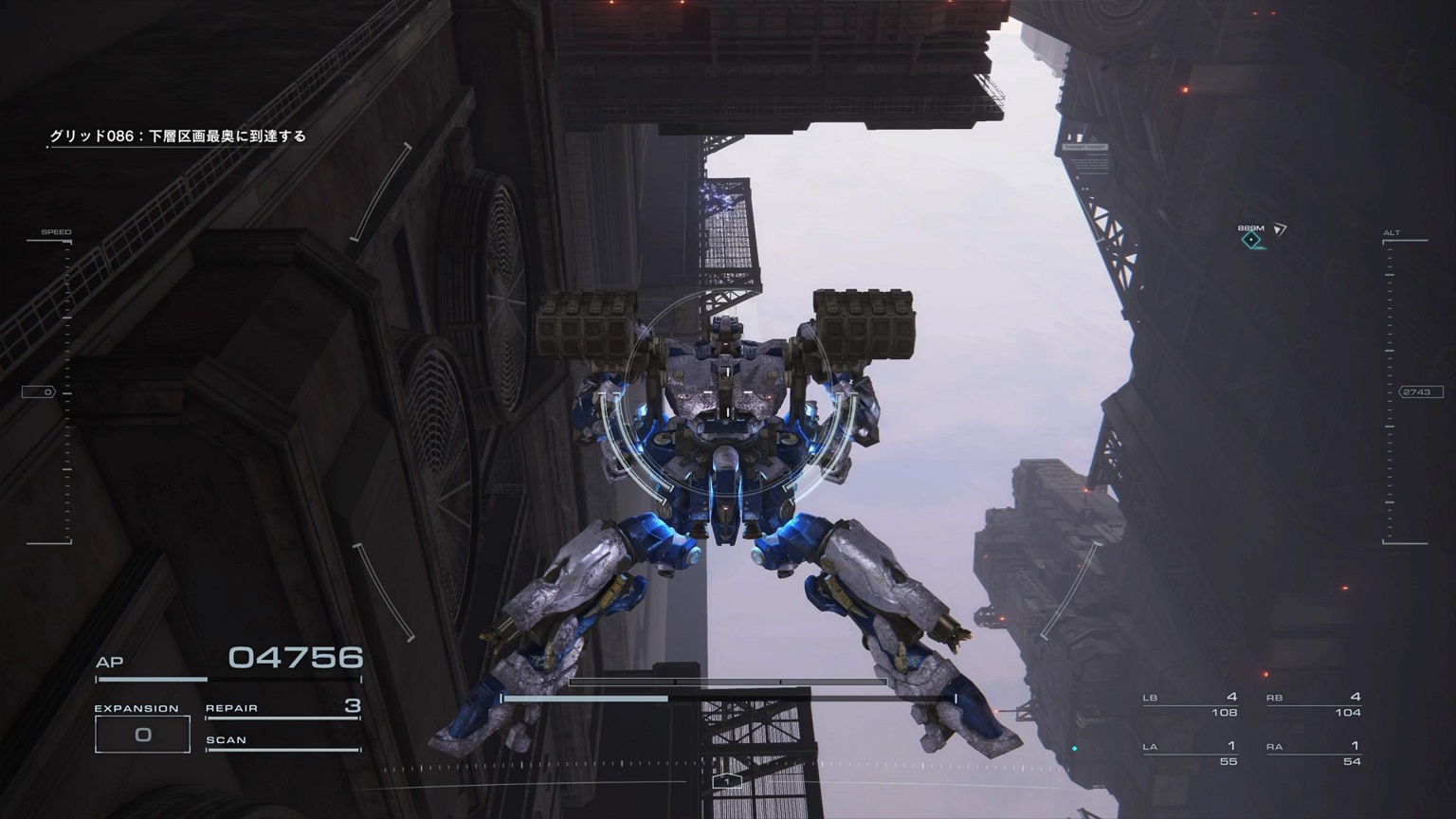Viewport: 1456px width, 819px height.
Task: Click the REPAIR label text
Action: click(230, 707)
